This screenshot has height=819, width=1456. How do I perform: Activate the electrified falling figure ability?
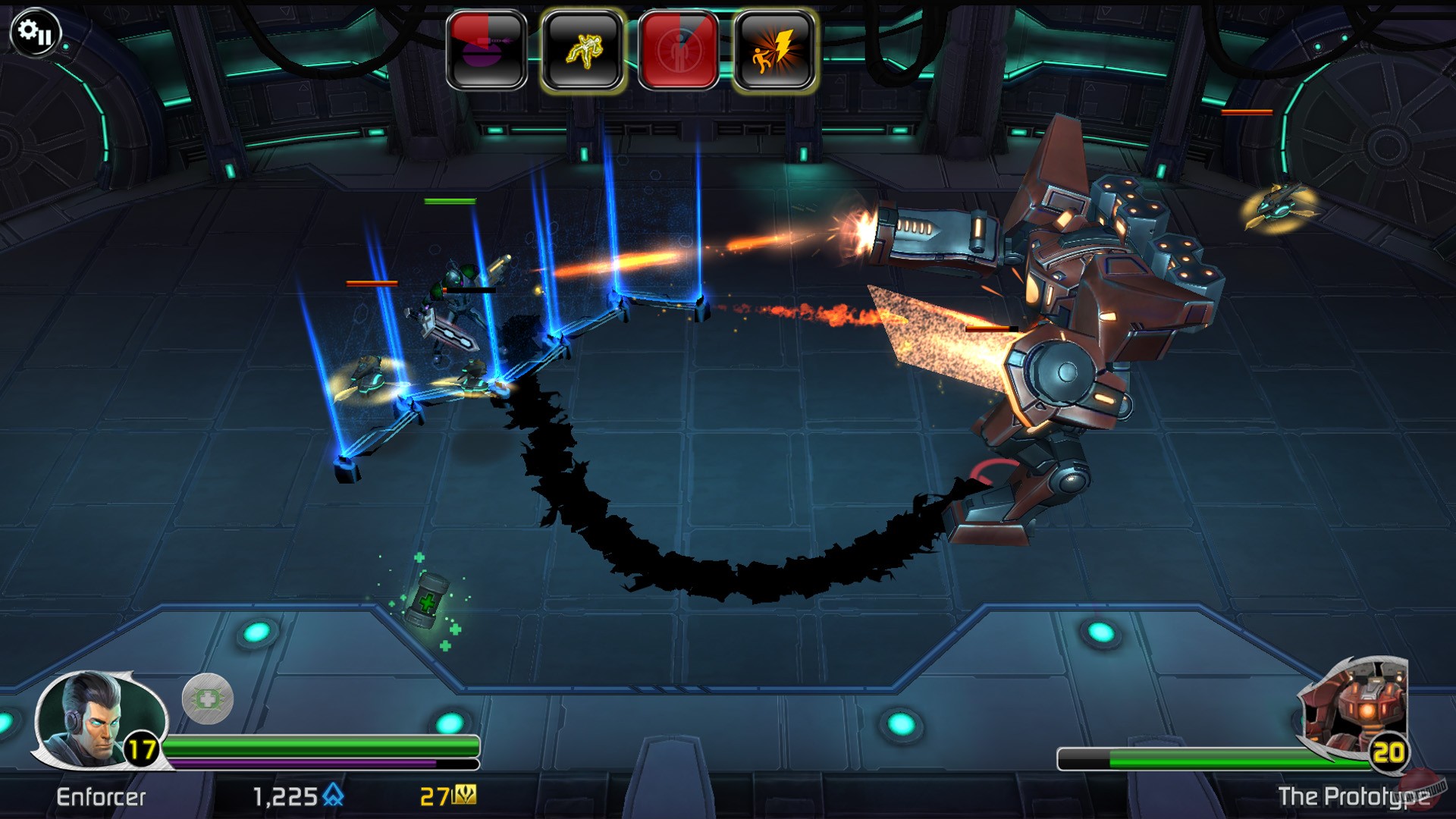(x=582, y=51)
